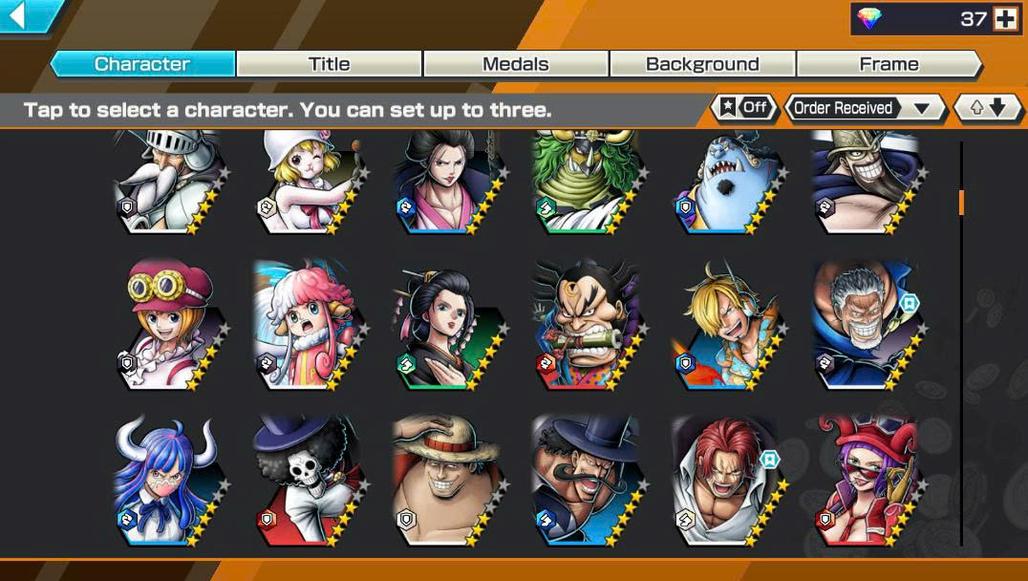1028x581 pixels.
Task: Show the Background tab
Action: pyautogui.click(x=702, y=64)
